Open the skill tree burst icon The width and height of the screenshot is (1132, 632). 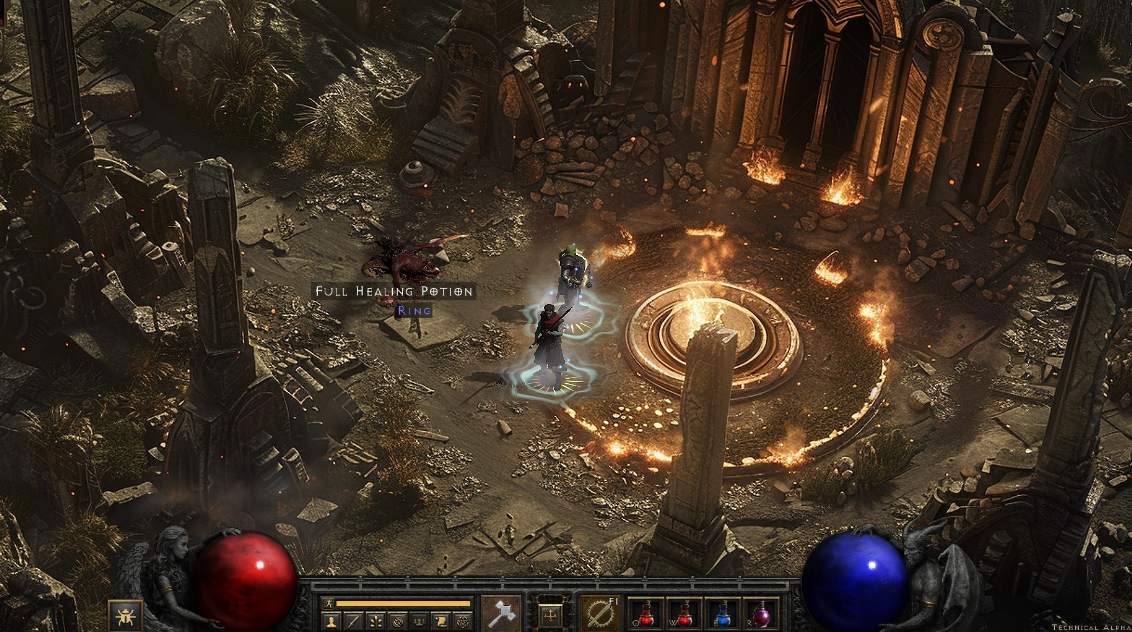tap(376, 621)
